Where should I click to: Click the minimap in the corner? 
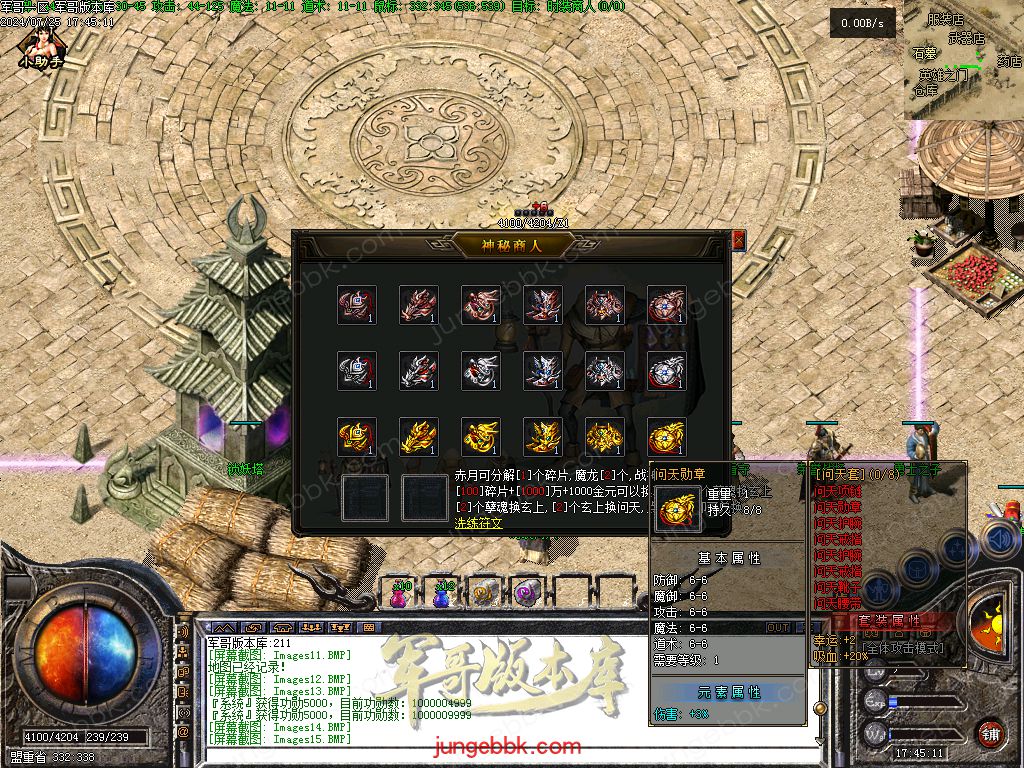tap(964, 60)
